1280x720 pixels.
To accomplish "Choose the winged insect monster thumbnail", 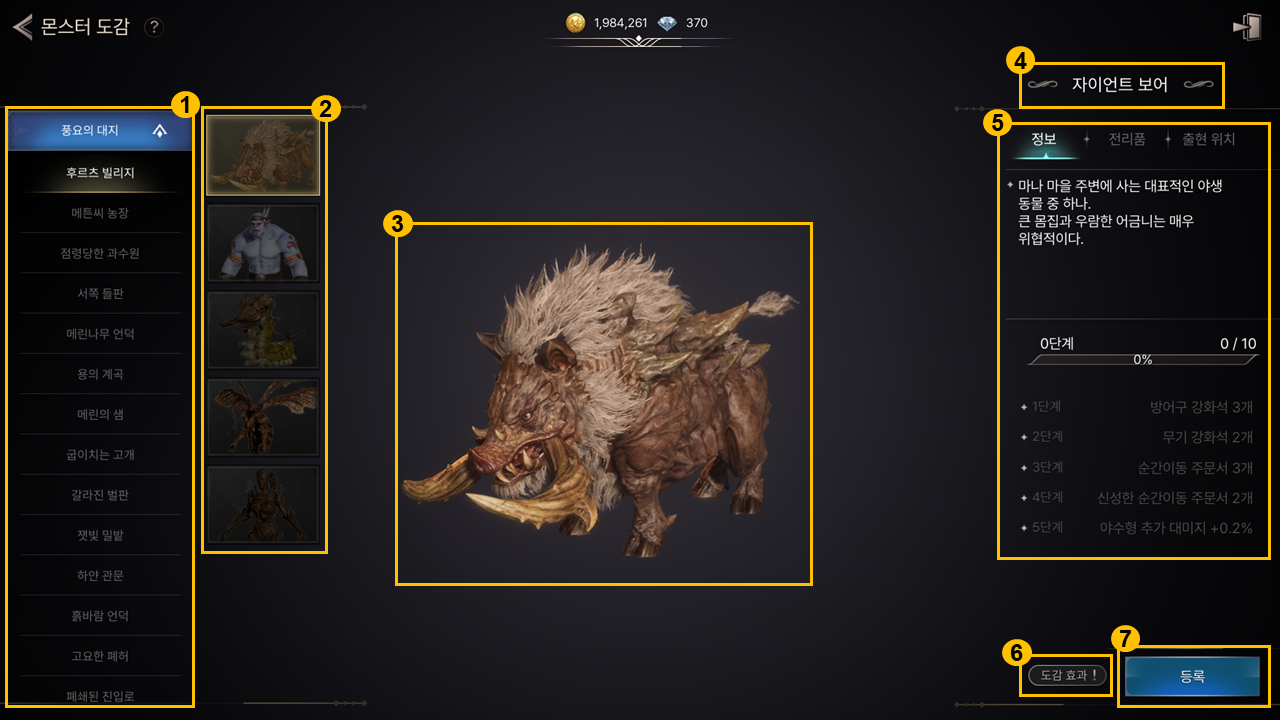I will click(263, 417).
